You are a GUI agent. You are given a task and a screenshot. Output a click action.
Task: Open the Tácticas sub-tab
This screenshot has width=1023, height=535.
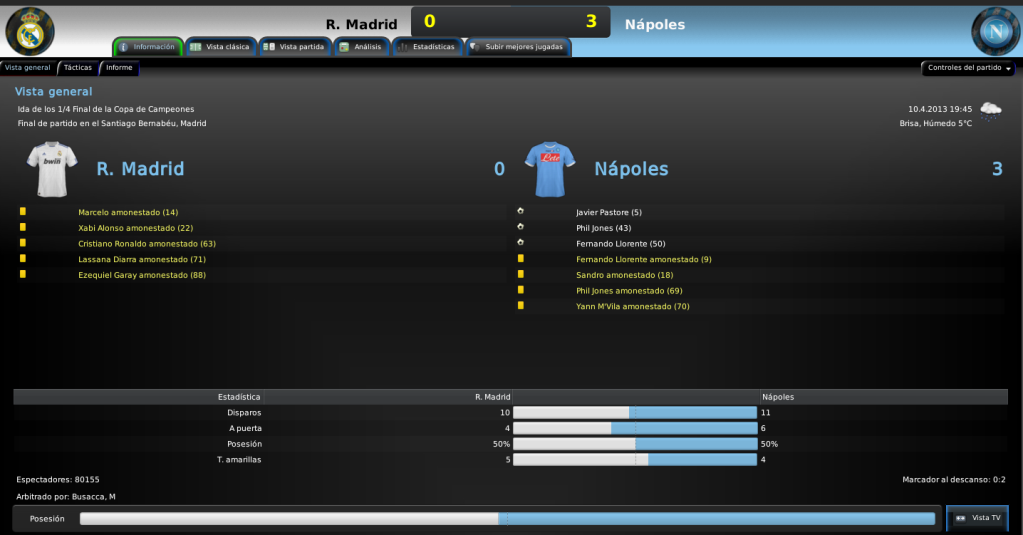[78, 68]
